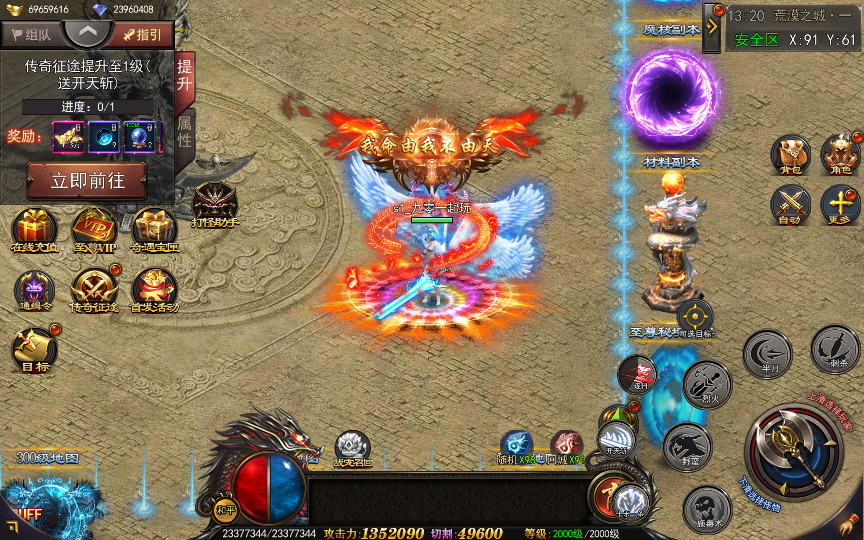
Task: Open the 打怪助手 monster-hunting assistant
Action: point(214,204)
